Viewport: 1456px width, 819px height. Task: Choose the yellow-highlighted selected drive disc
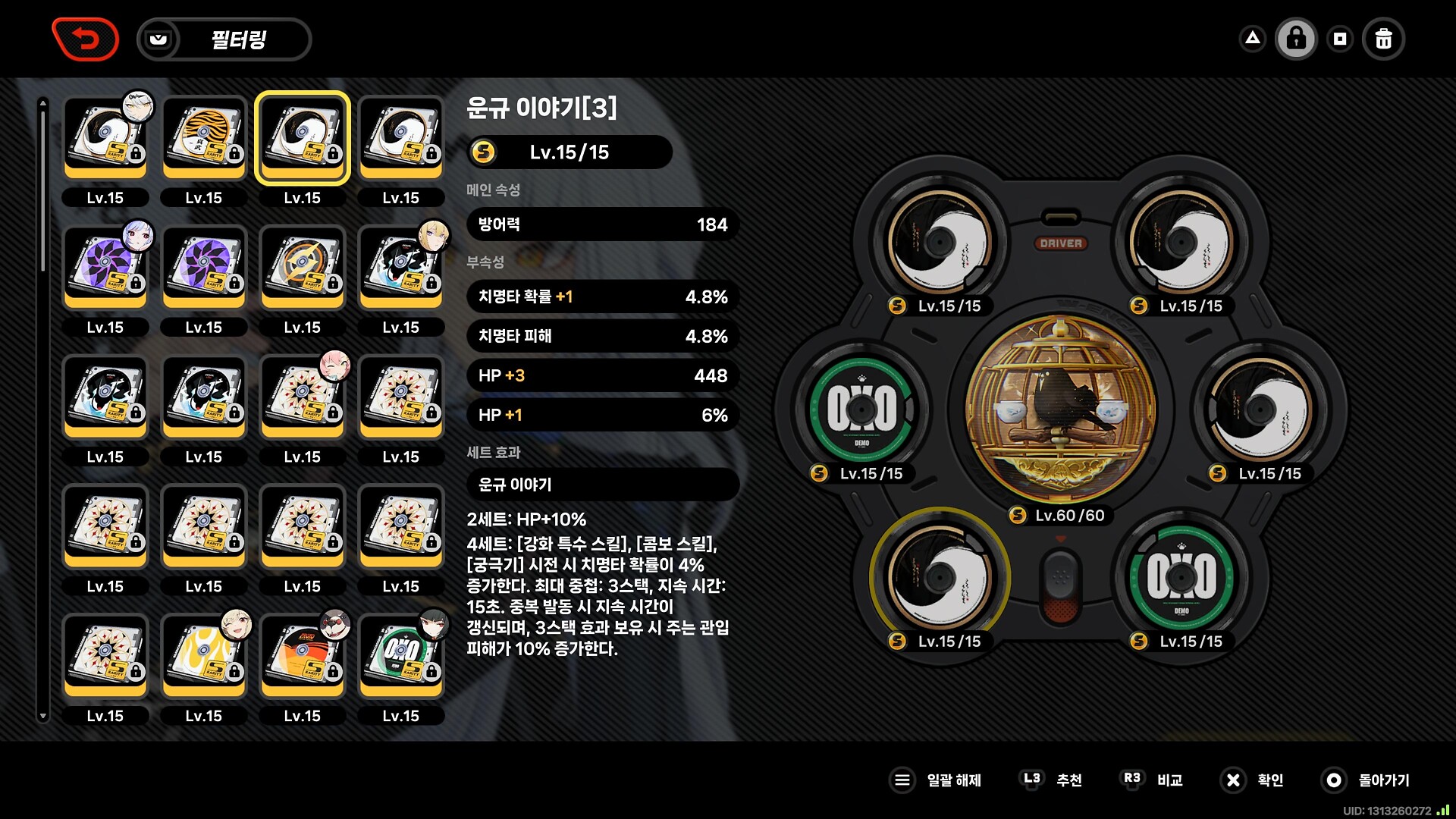[303, 138]
